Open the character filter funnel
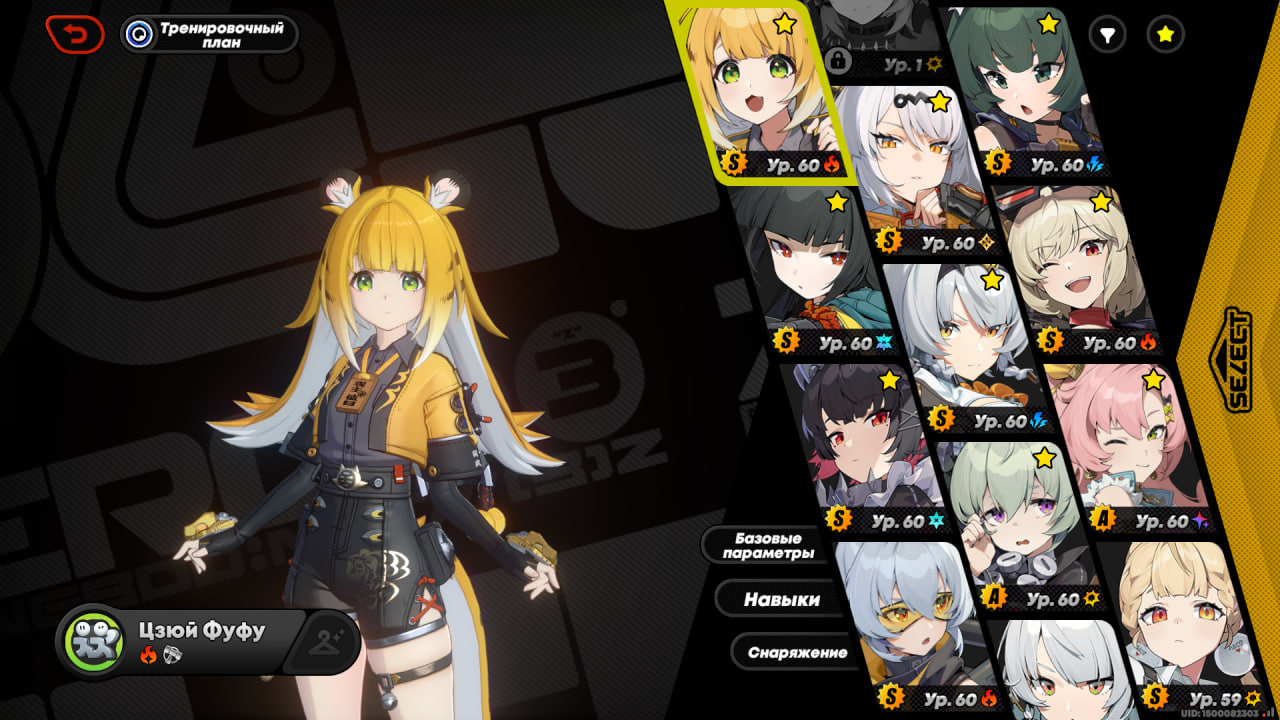This screenshot has height=720, width=1280. pos(1107,35)
